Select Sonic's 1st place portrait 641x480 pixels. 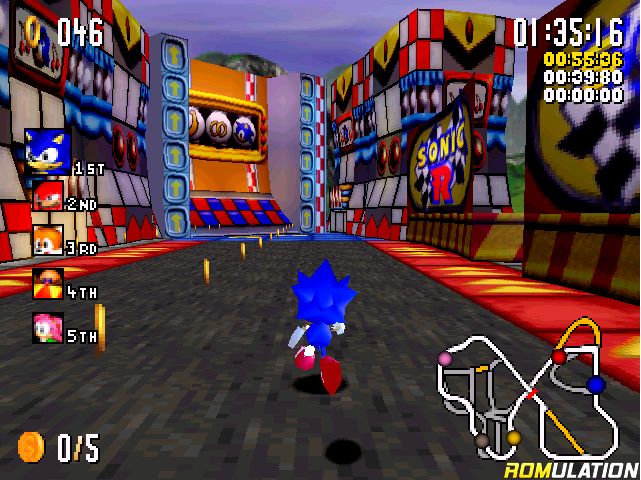click(49, 152)
